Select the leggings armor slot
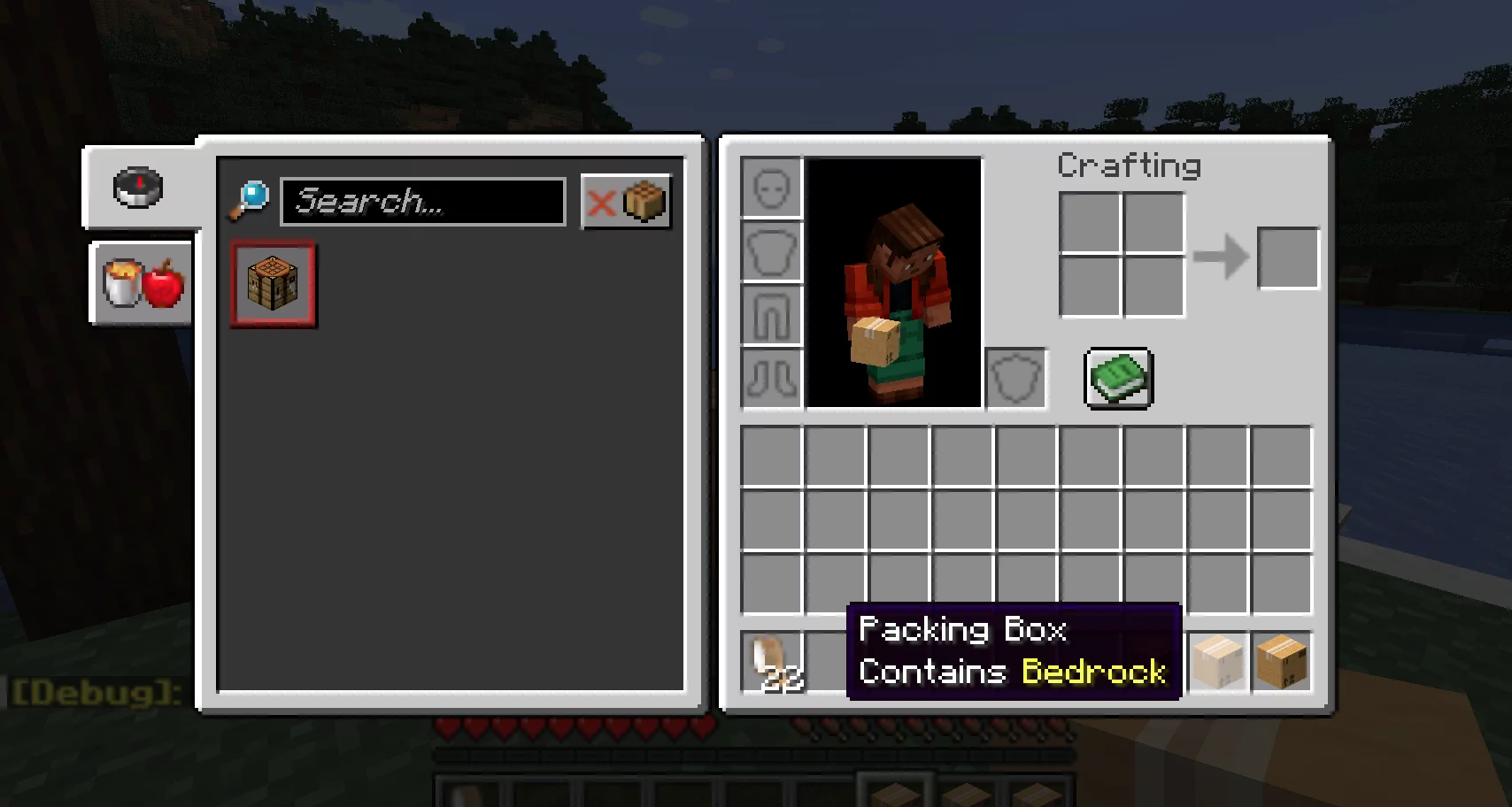1512x807 pixels. pyautogui.click(x=772, y=316)
